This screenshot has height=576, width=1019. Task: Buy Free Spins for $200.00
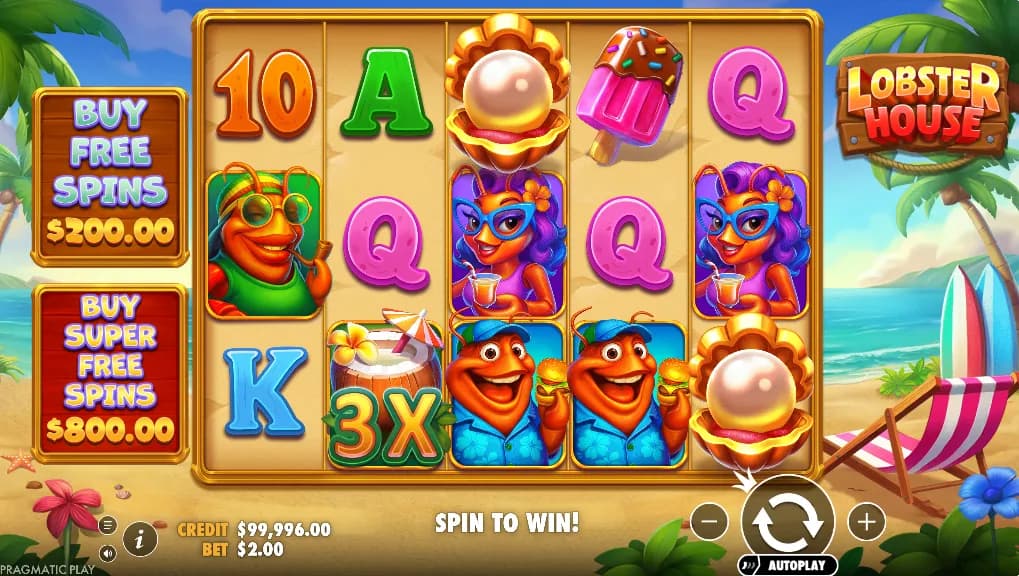pos(110,176)
